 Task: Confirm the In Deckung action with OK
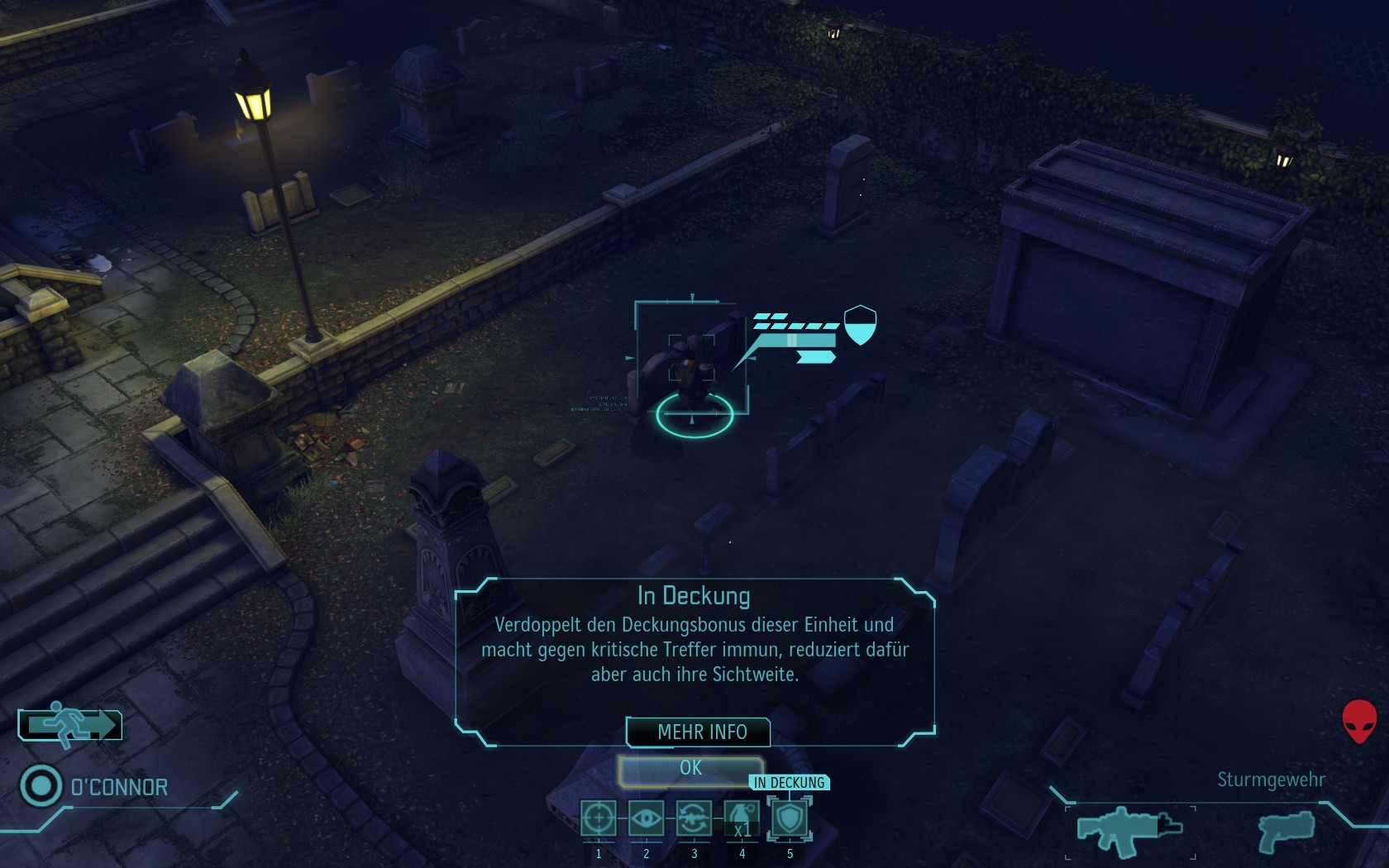coord(690,769)
